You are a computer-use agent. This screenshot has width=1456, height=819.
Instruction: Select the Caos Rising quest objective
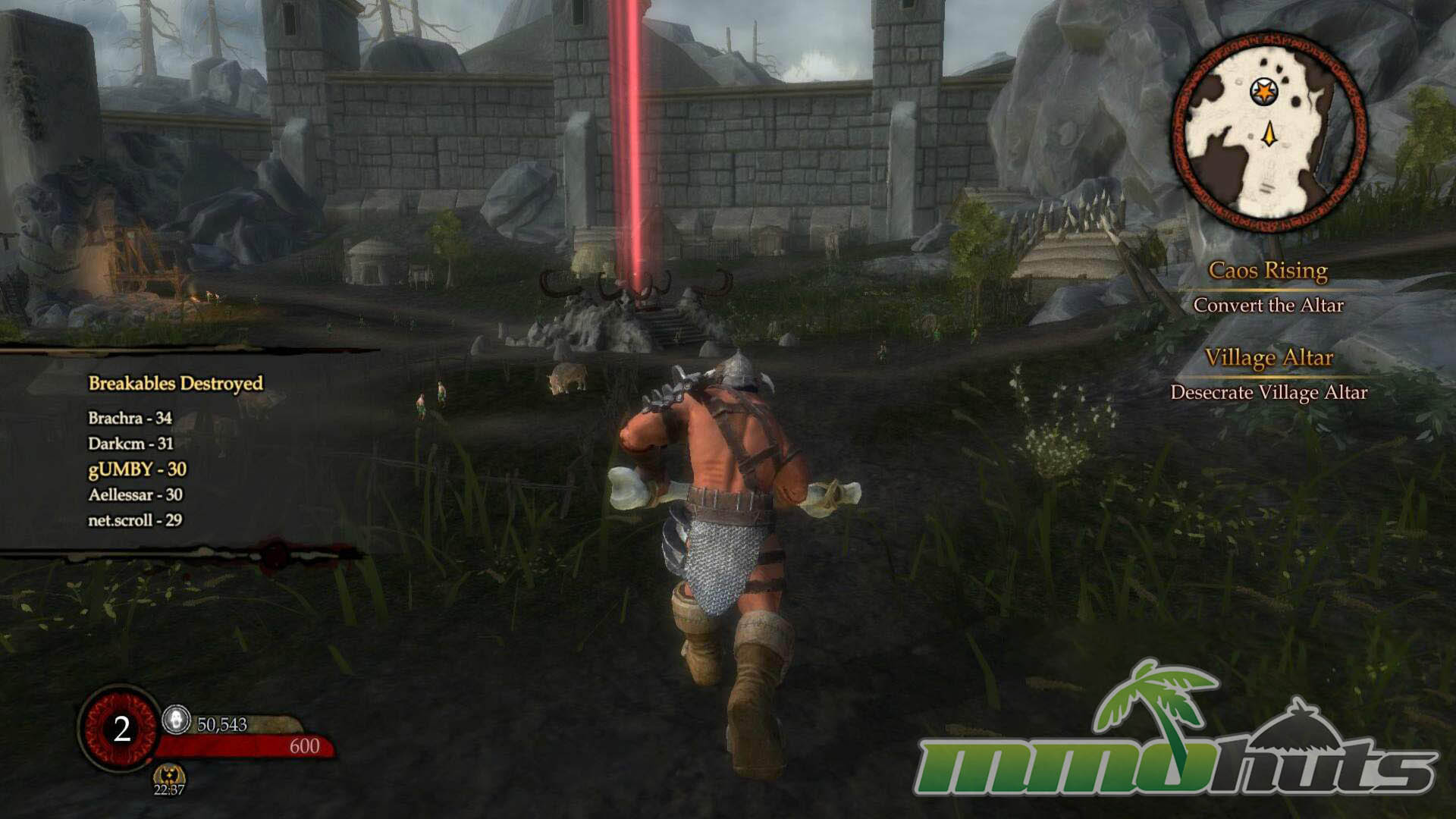(x=1268, y=271)
